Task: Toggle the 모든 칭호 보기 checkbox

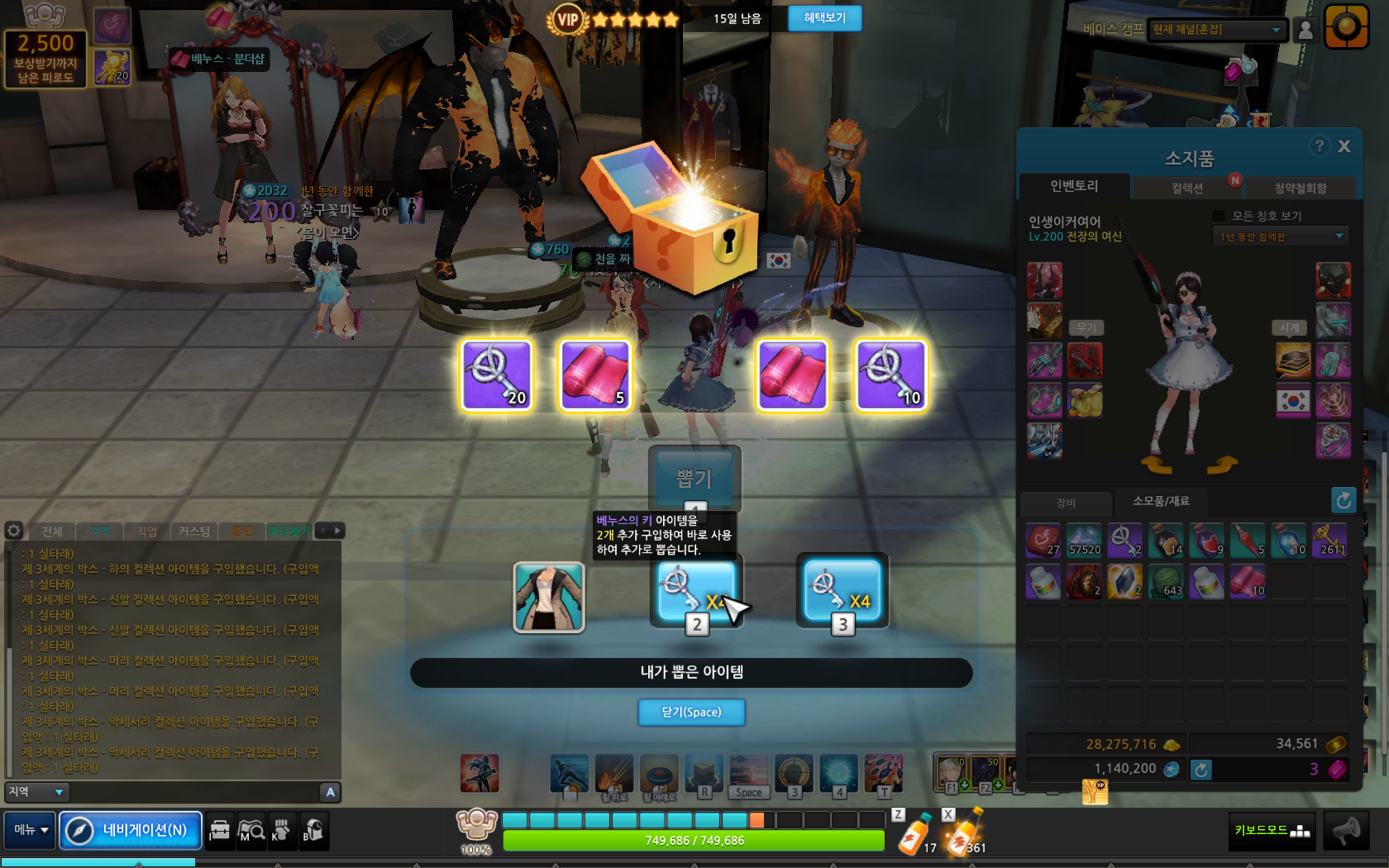Action: point(1218,216)
